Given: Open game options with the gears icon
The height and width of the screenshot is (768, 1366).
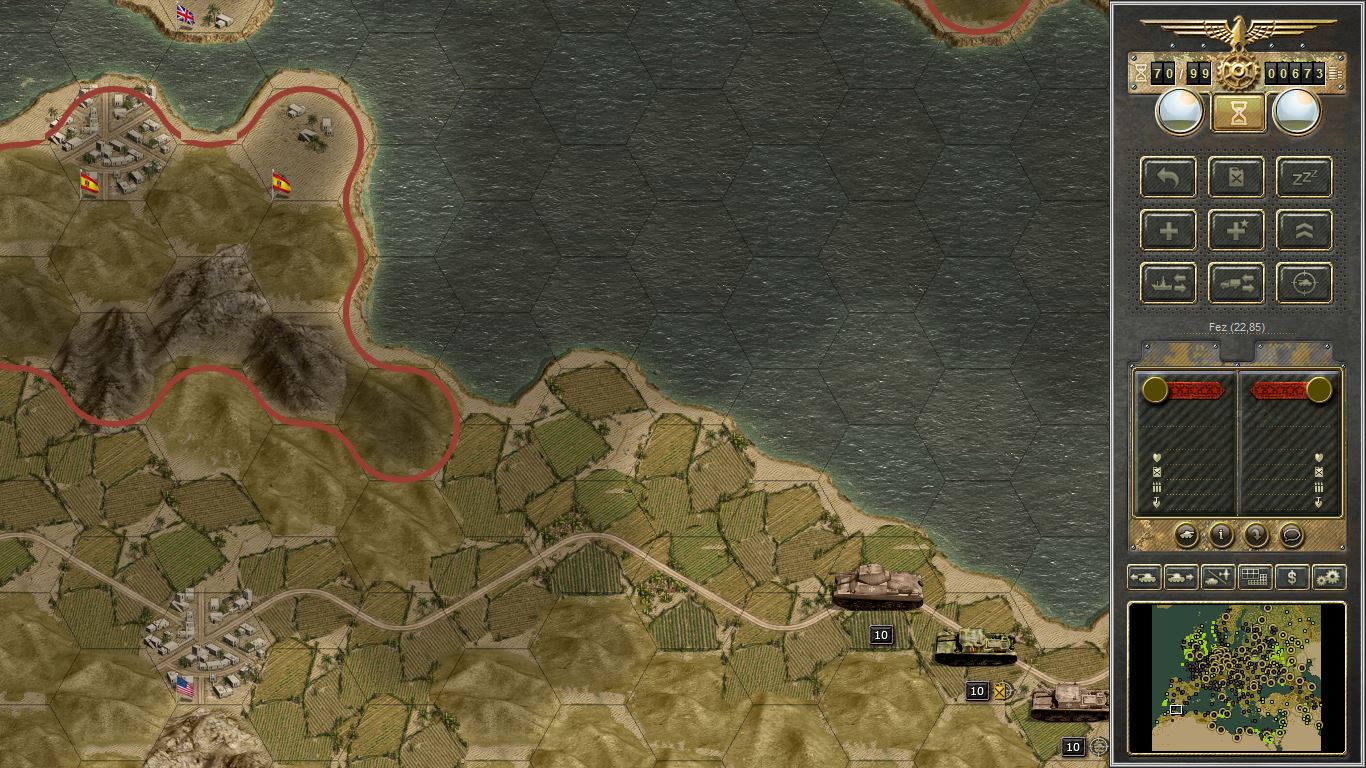Looking at the screenshot, I should (1329, 577).
